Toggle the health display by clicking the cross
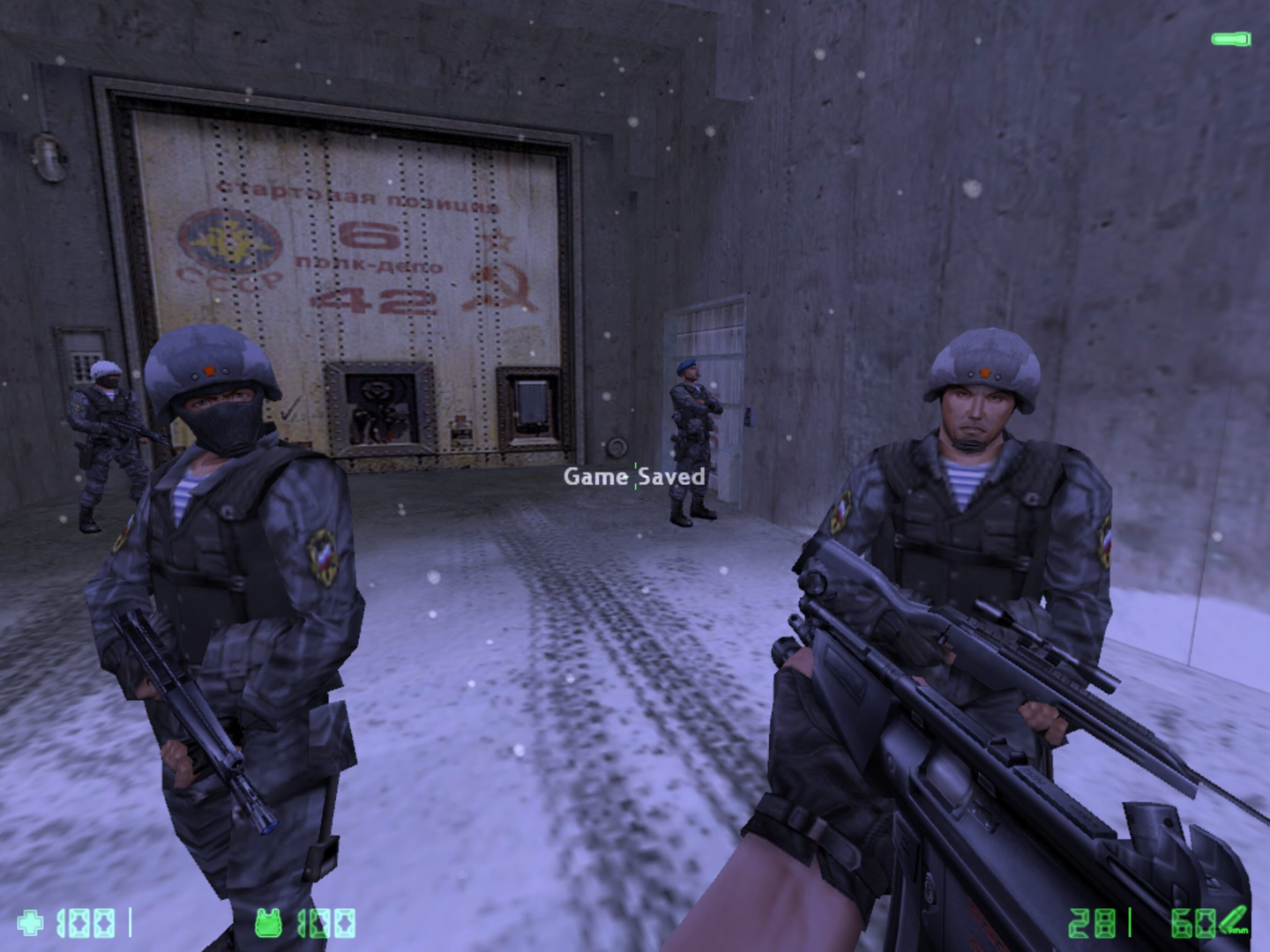 point(32,923)
